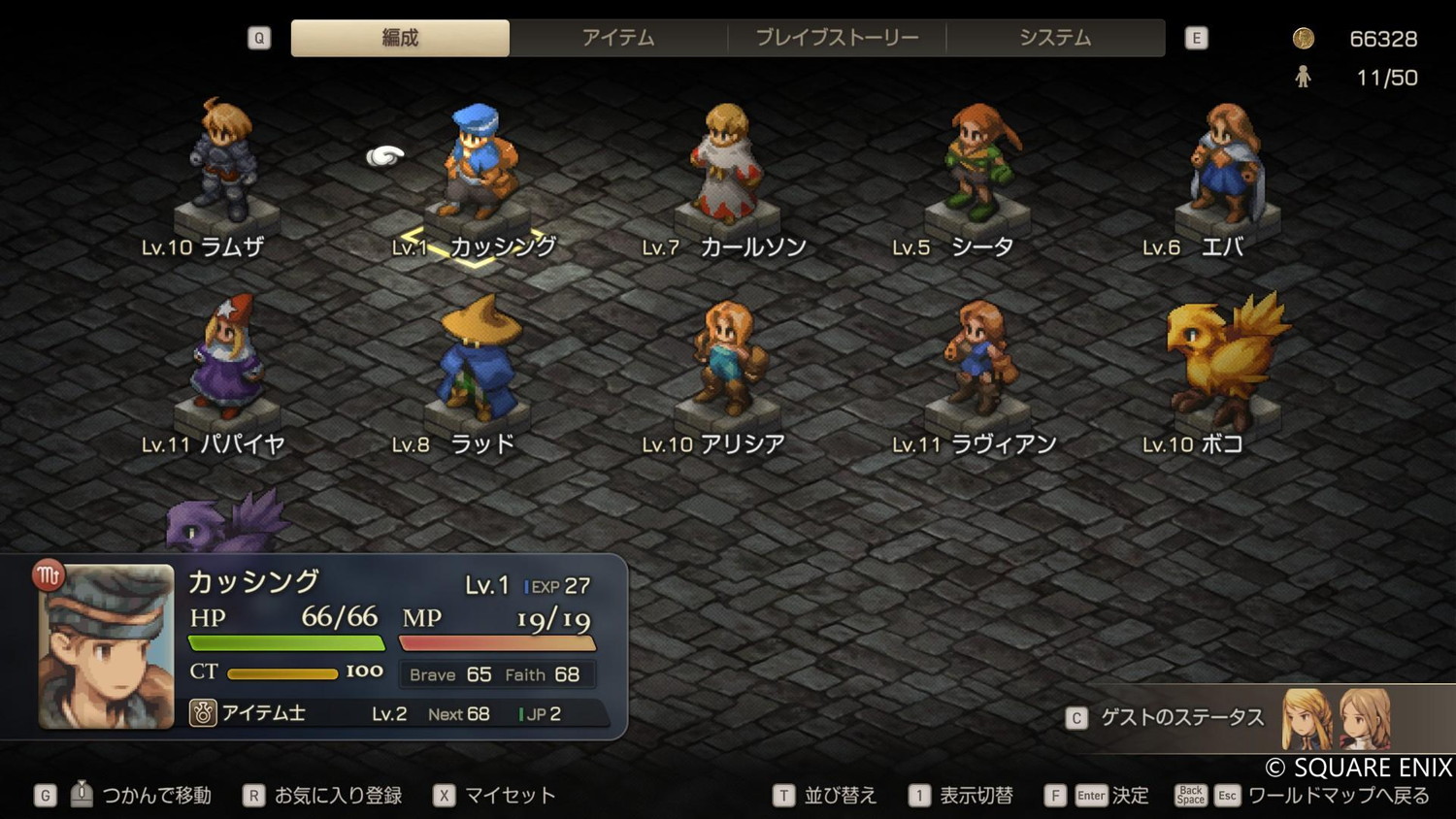Select the purple chocobo unit

coord(226,524)
